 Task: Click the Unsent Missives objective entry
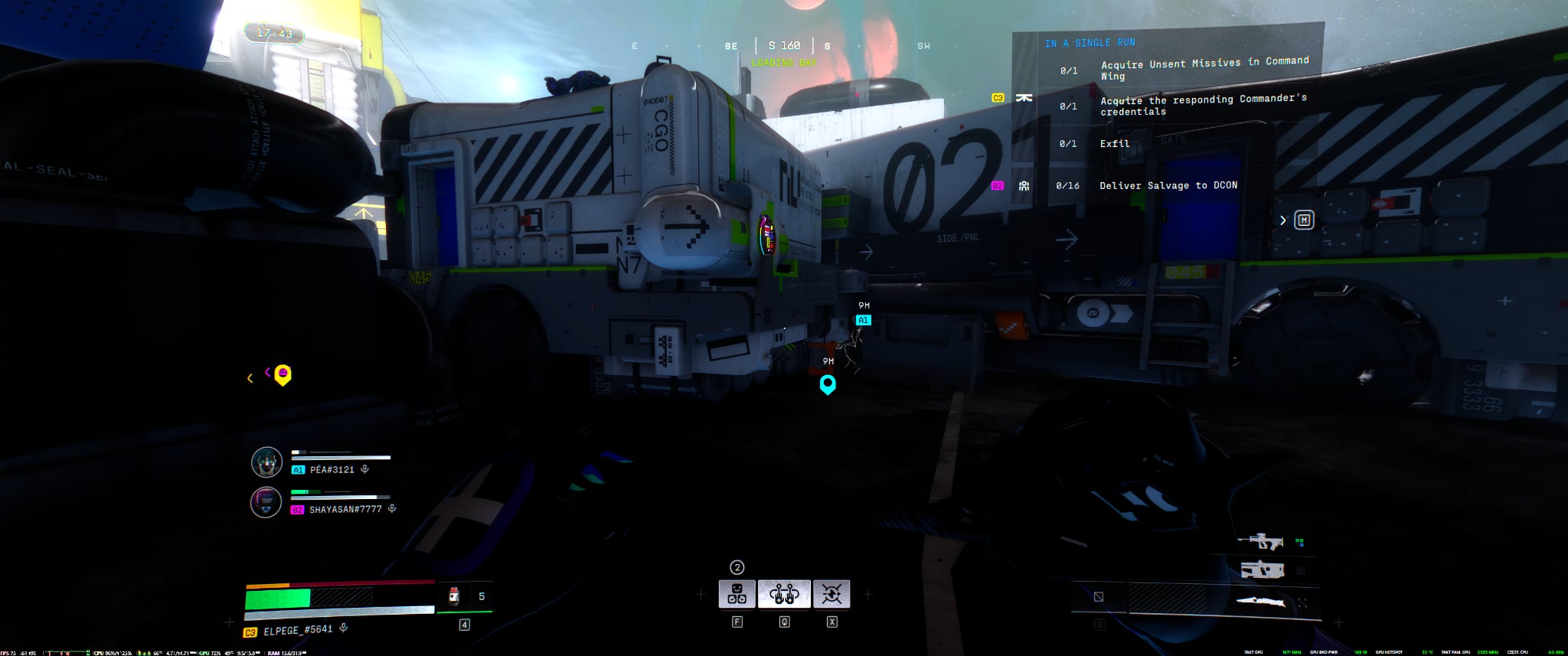[1204, 69]
